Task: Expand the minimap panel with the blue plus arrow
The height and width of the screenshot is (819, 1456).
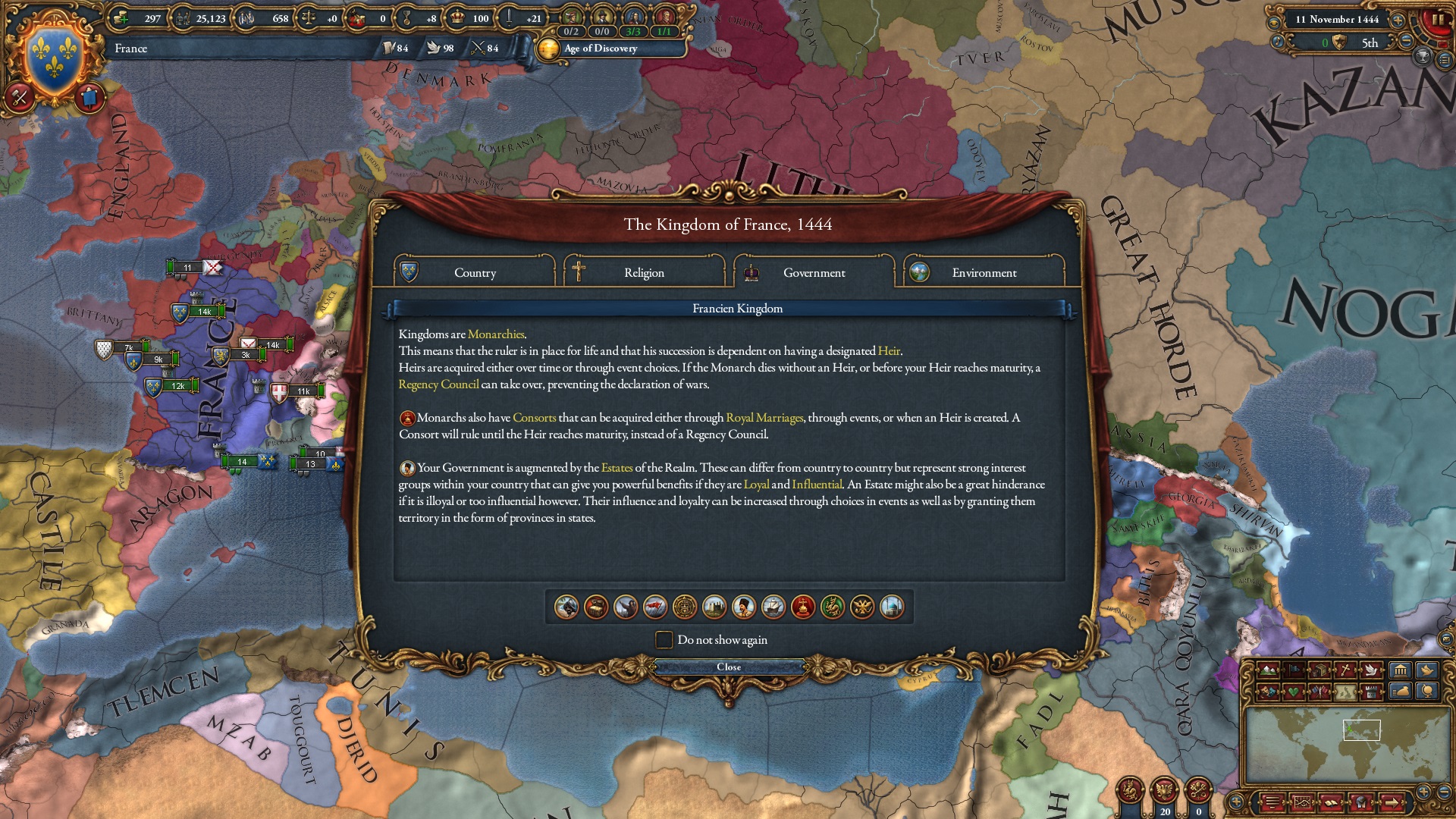Action: tap(1236, 800)
